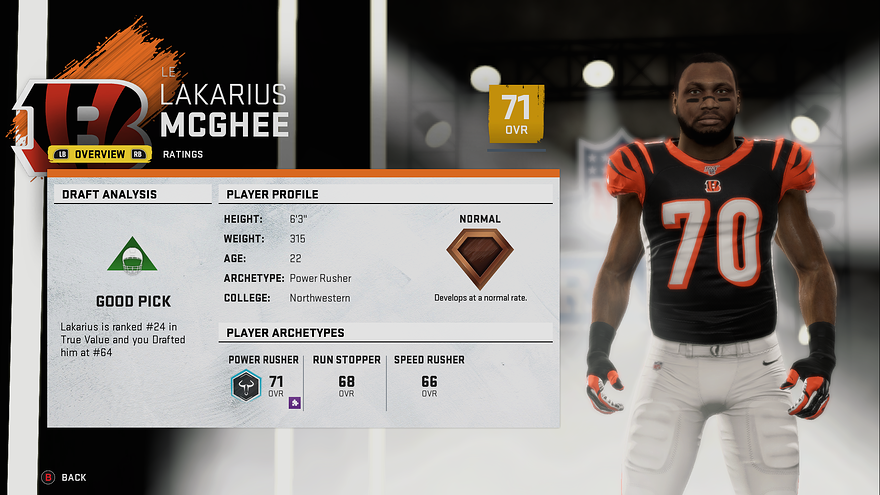Switch to the Ratings tab
Viewport: 880px width, 495px height.
pos(183,154)
